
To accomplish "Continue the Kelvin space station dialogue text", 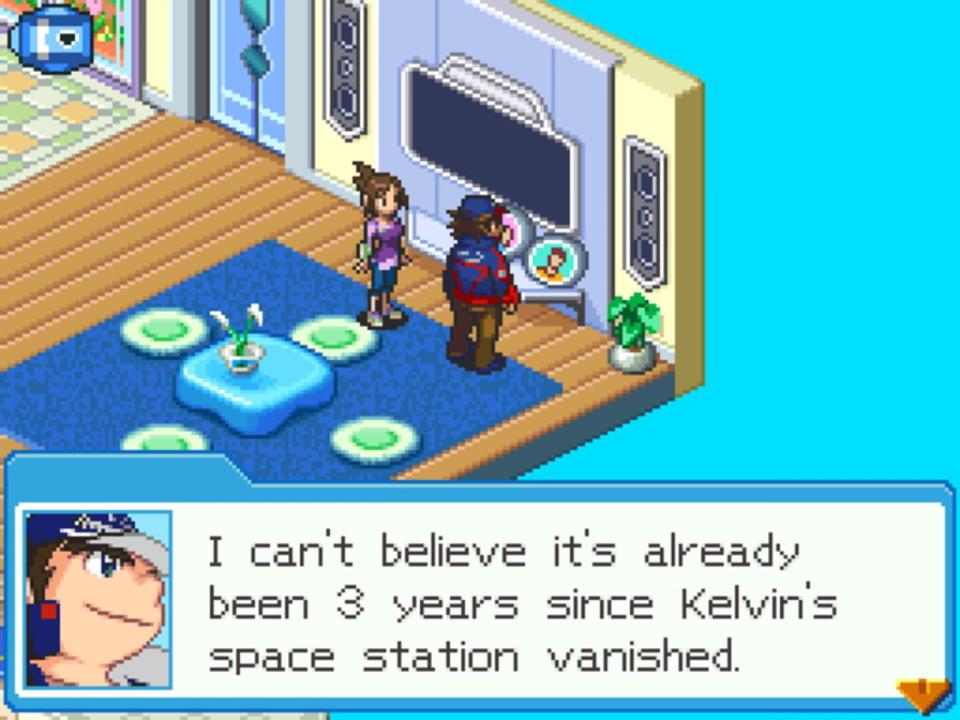I will point(520,604).
